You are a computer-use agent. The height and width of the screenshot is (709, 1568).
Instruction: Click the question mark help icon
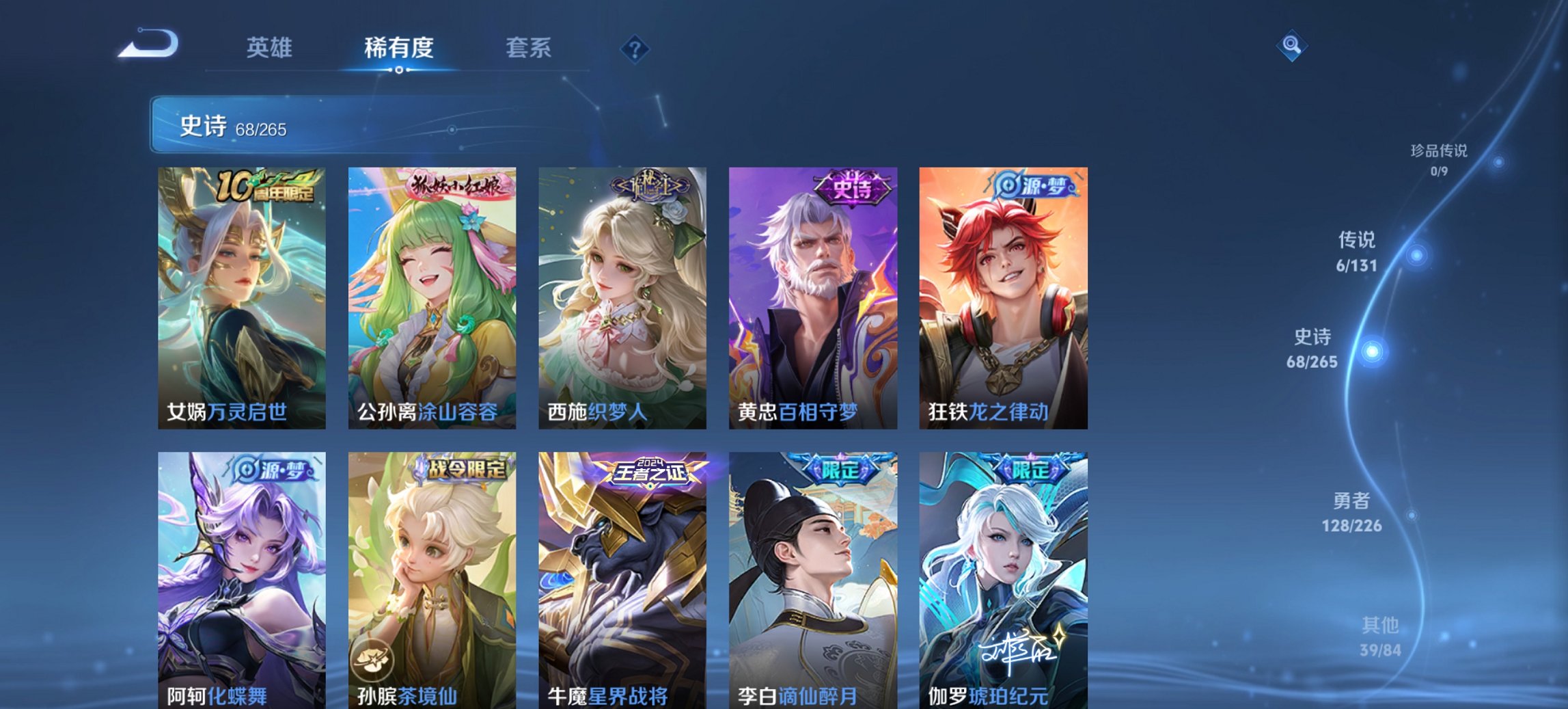[x=635, y=48]
